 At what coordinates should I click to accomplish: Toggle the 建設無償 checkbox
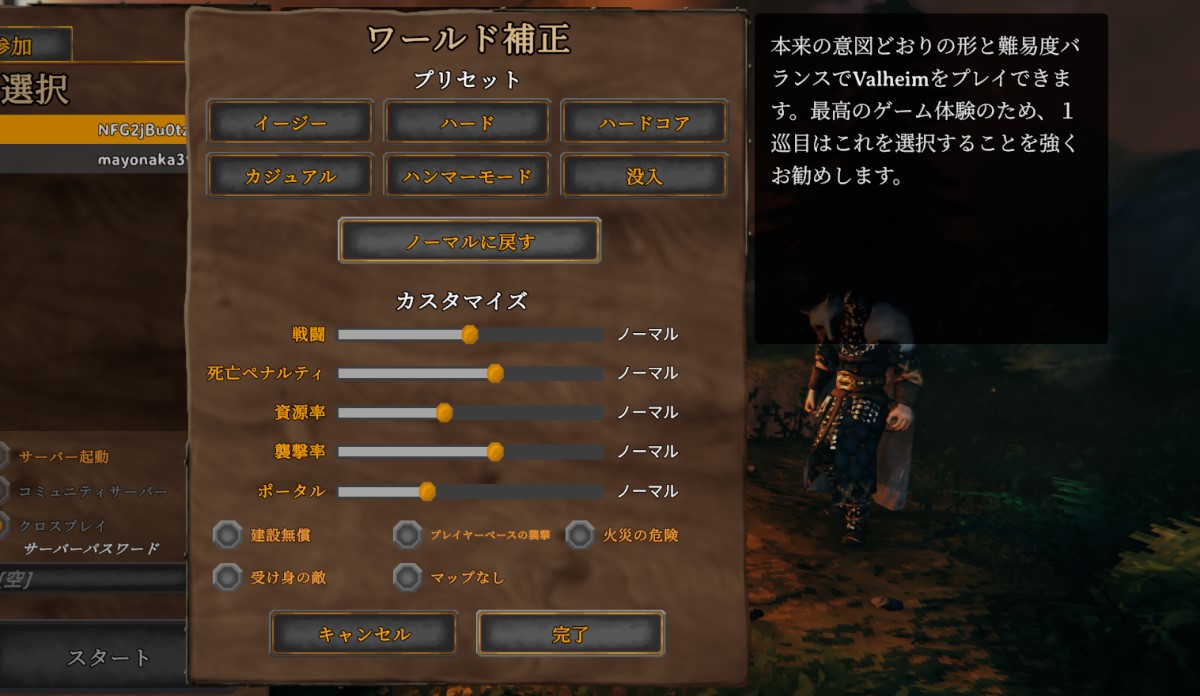click(x=228, y=535)
